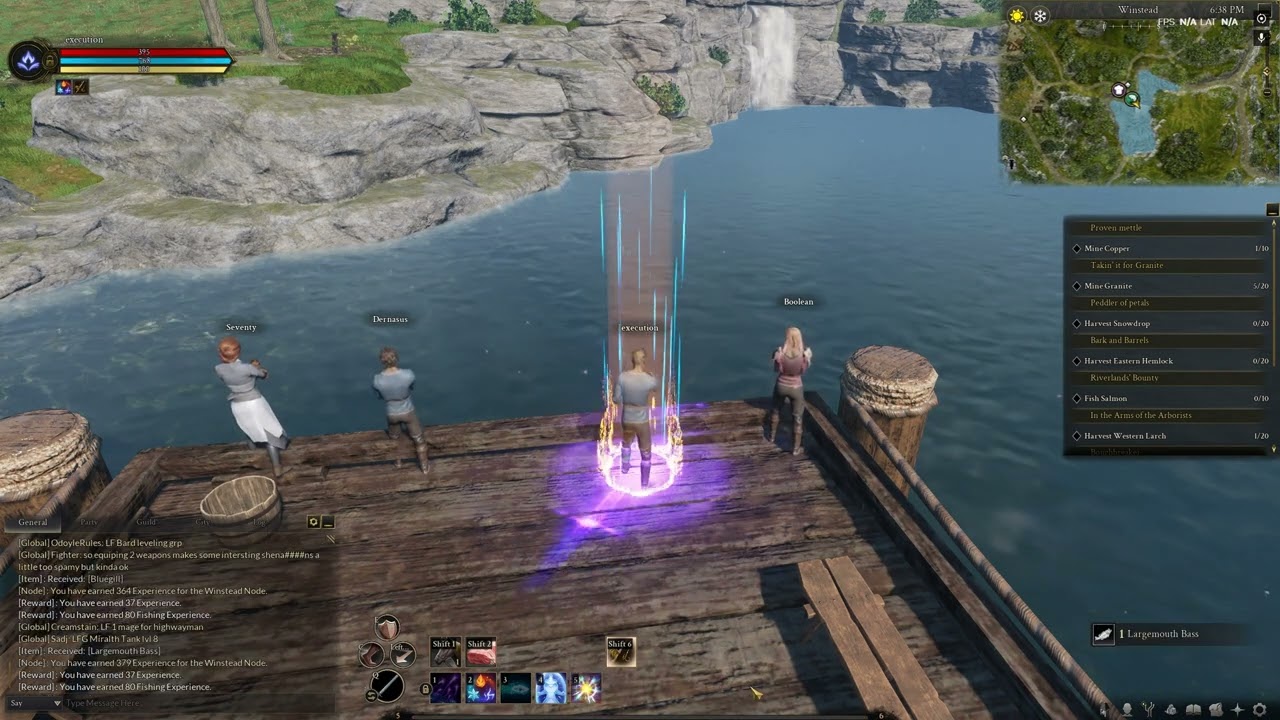Toggle tracking for the Mine Copper quest

[1076, 248]
